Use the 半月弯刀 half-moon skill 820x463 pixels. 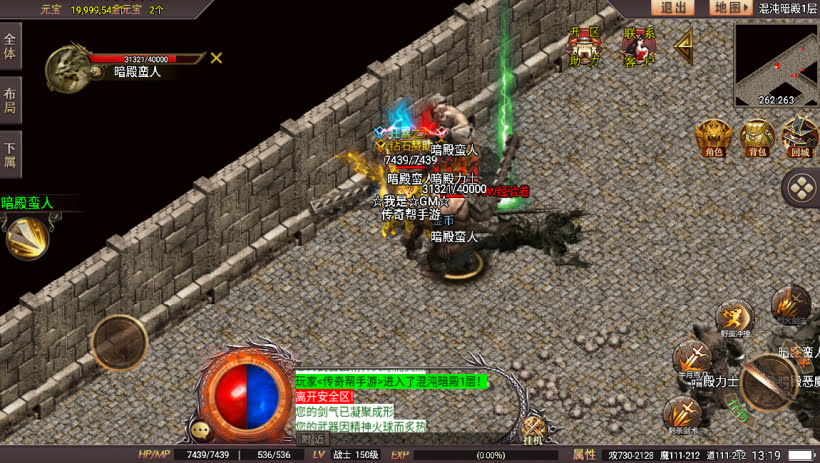(692, 357)
